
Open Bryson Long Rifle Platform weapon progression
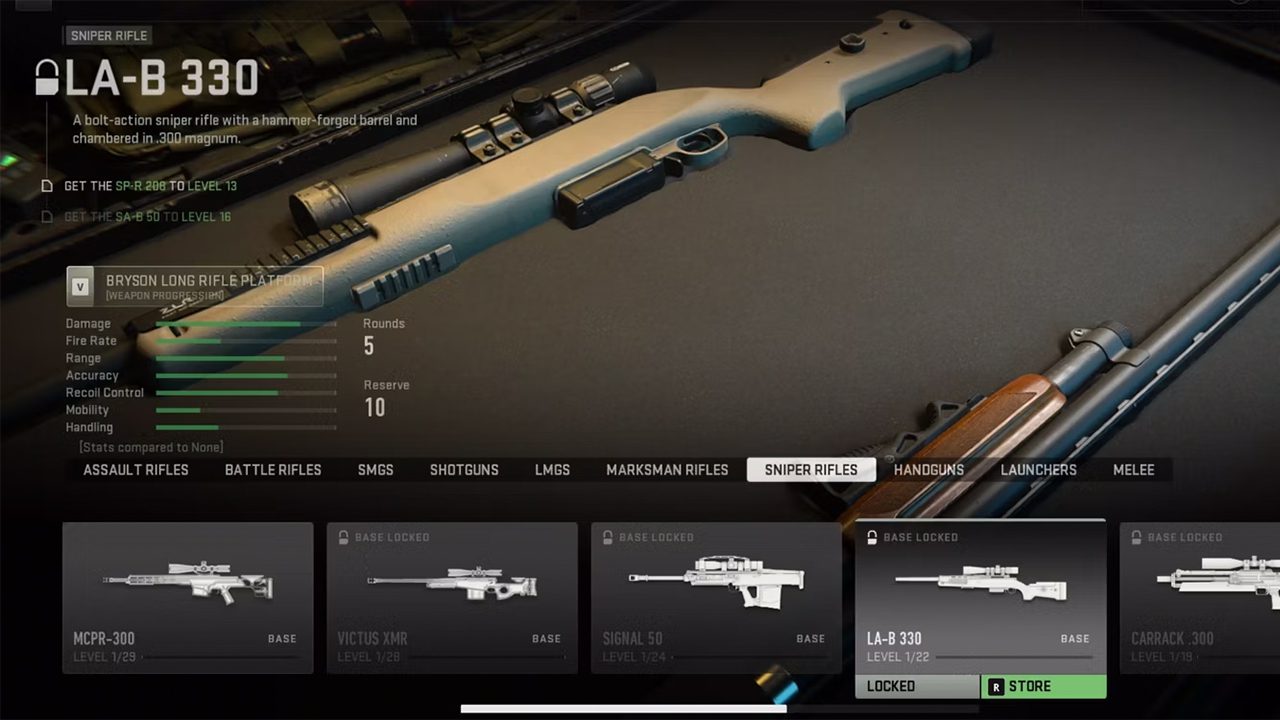tap(195, 286)
